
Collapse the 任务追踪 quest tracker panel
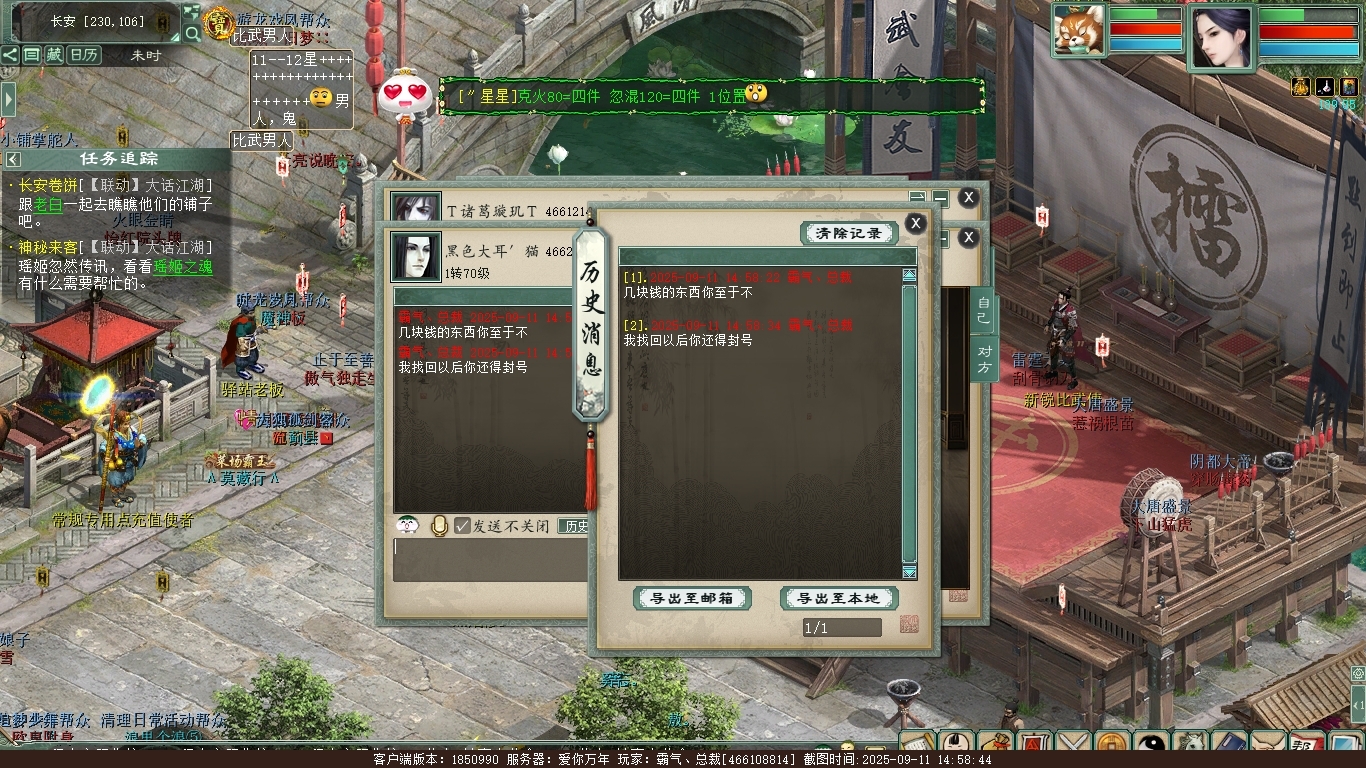point(13,159)
